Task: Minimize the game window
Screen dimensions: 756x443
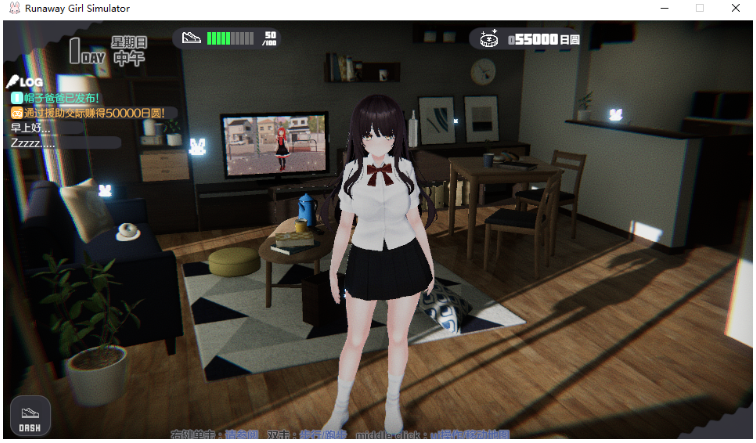Action: click(662, 8)
